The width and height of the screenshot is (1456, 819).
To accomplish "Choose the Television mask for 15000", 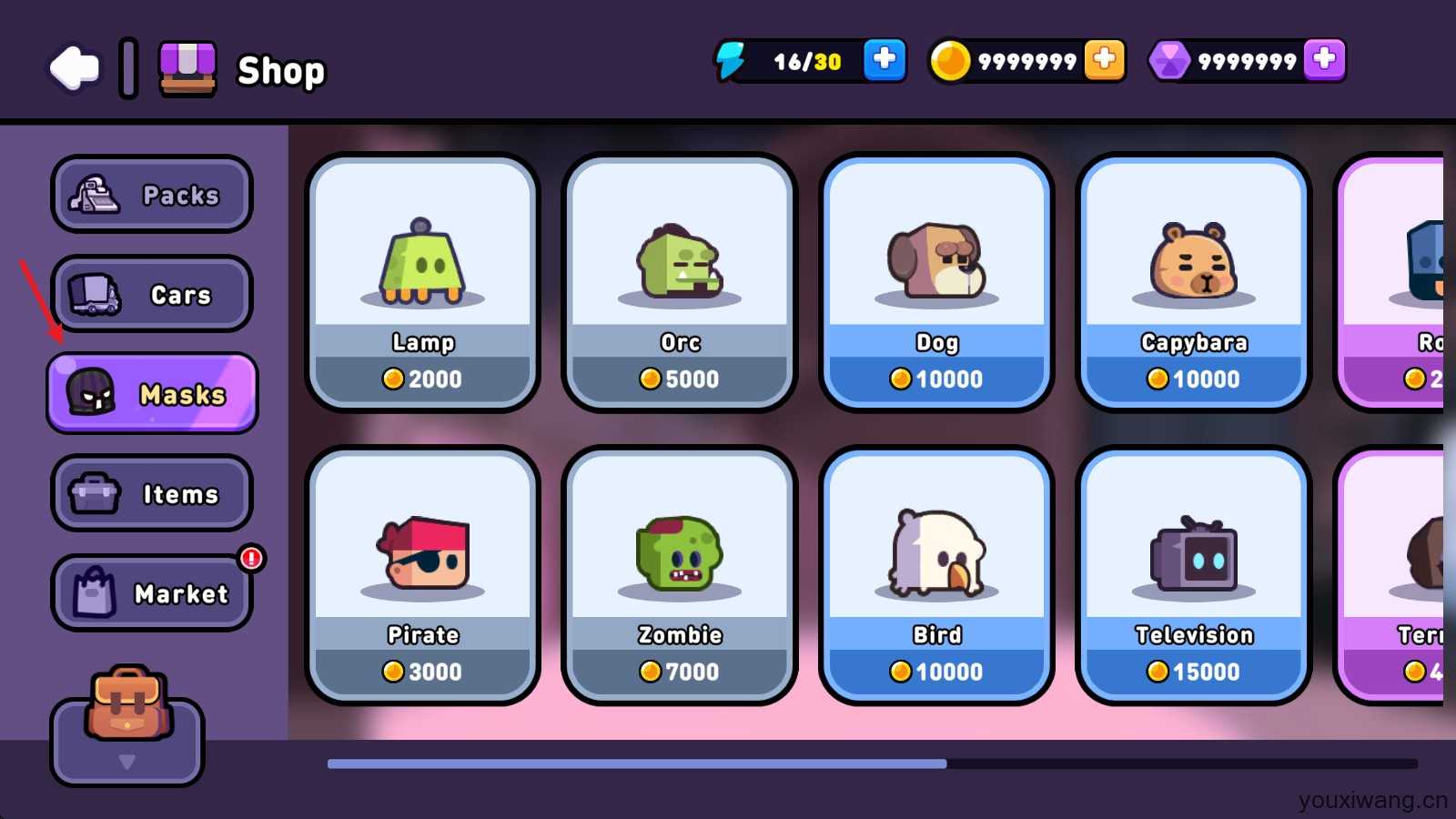I will [x=1193, y=575].
